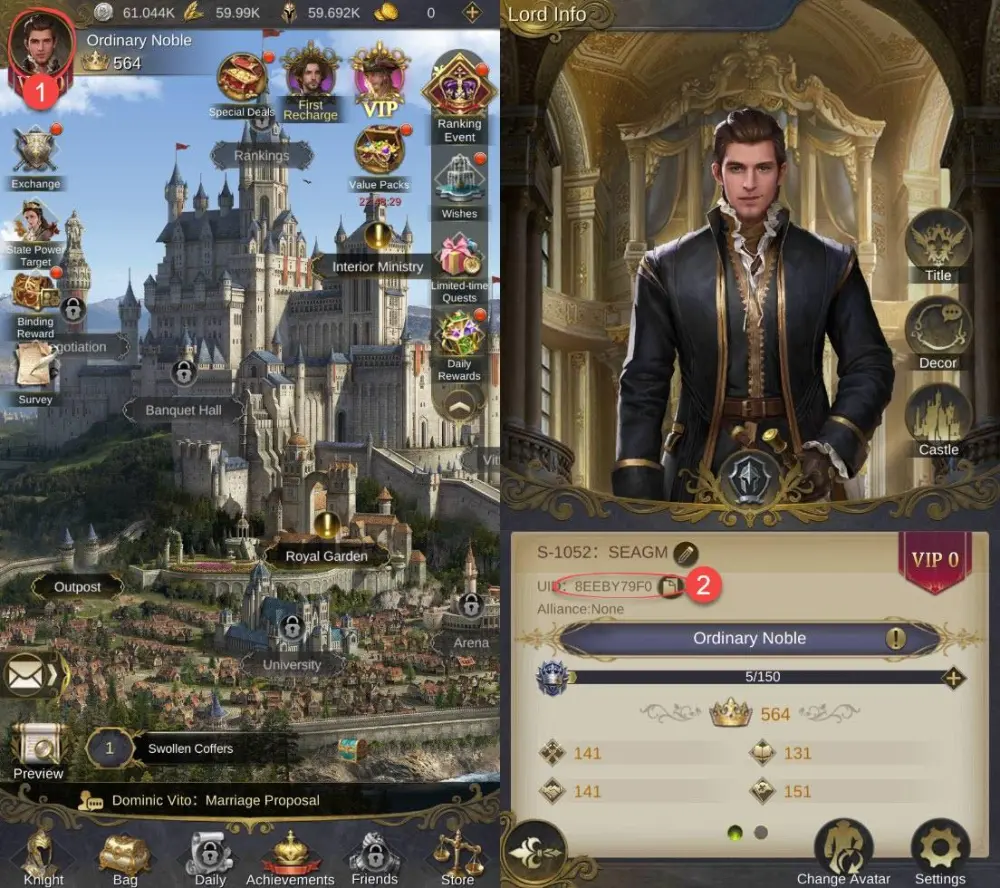This screenshot has width=1000, height=888.
Task: Change Avatar in Lord Info
Action: [841, 847]
